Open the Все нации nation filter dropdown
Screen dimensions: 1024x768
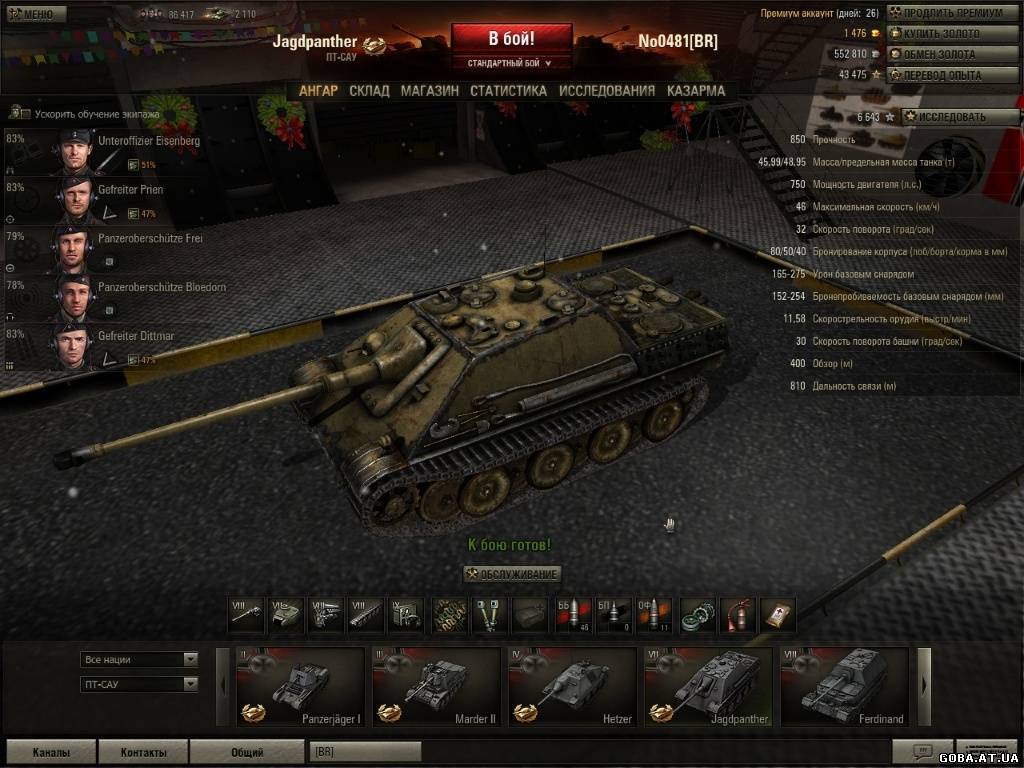tap(139, 660)
